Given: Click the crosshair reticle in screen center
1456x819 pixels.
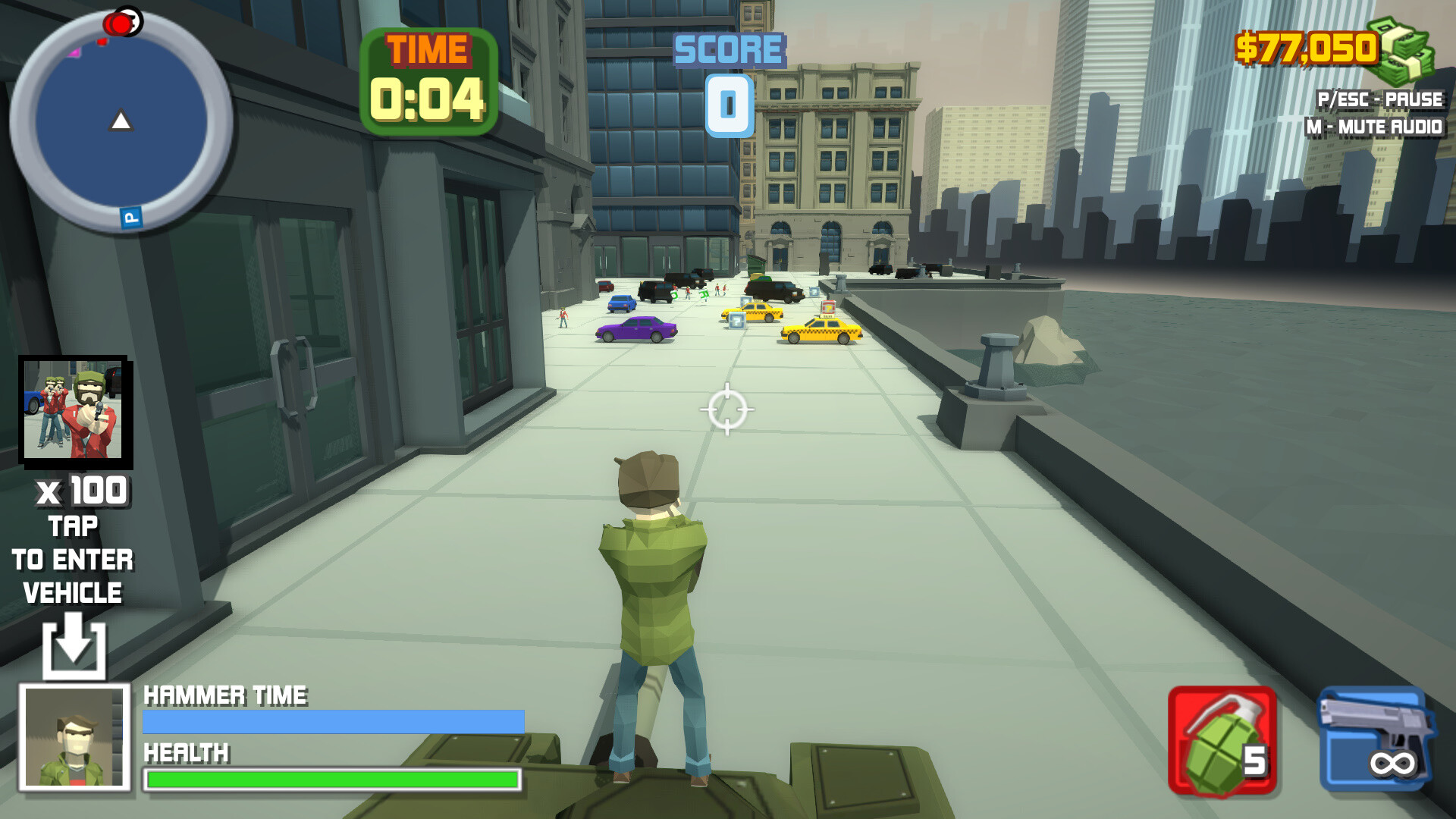Looking at the screenshot, I should [728, 409].
